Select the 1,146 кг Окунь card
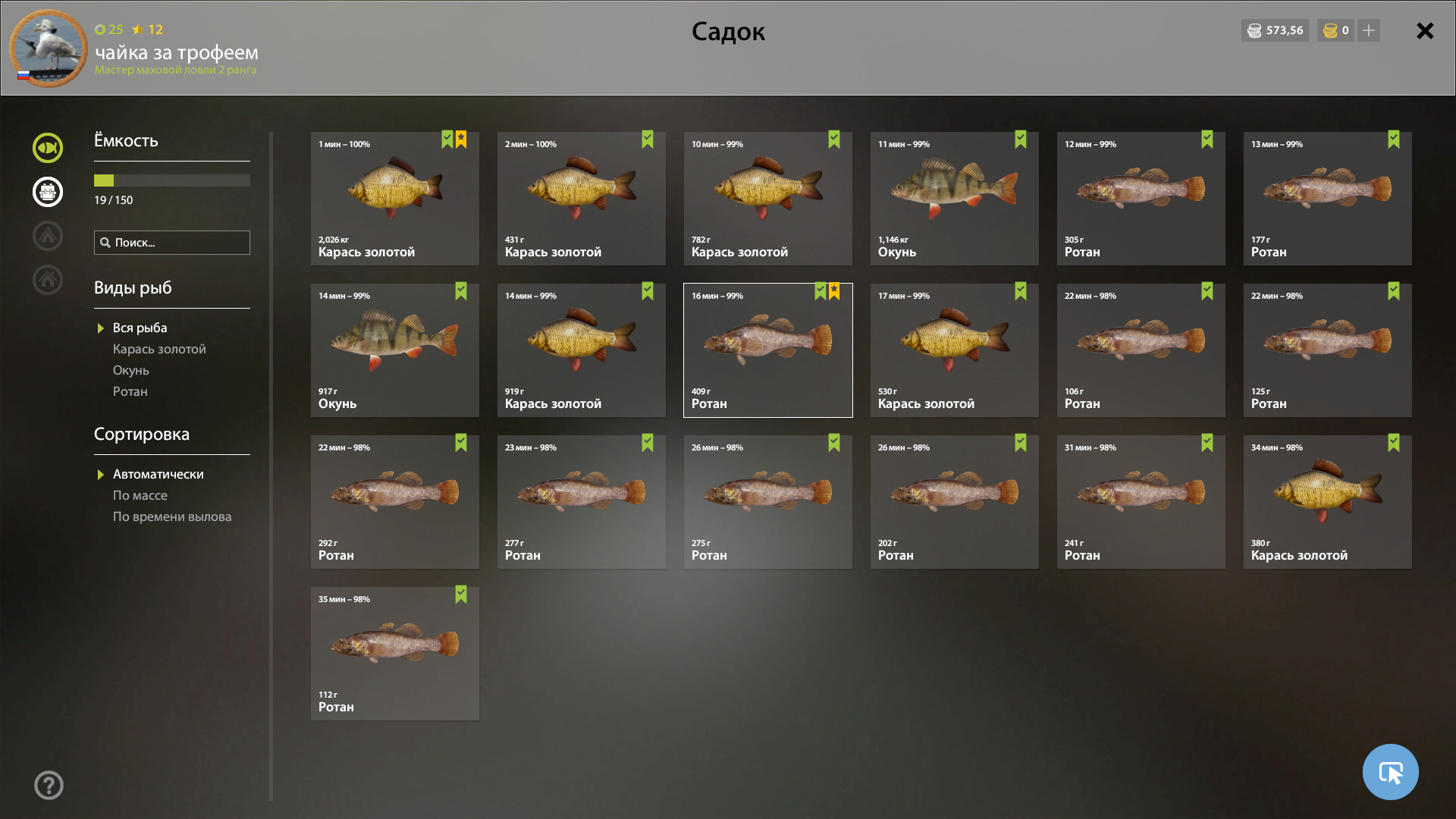Viewport: 1456px width, 819px height. [954, 199]
